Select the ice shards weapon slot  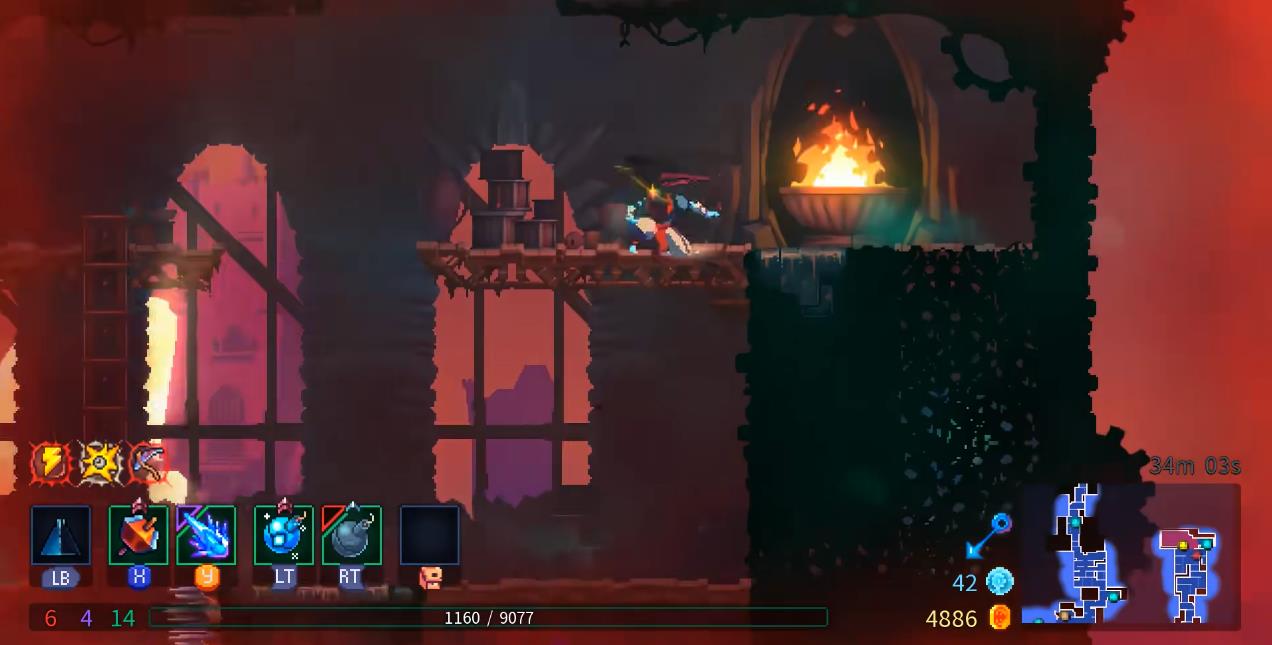tap(206, 535)
